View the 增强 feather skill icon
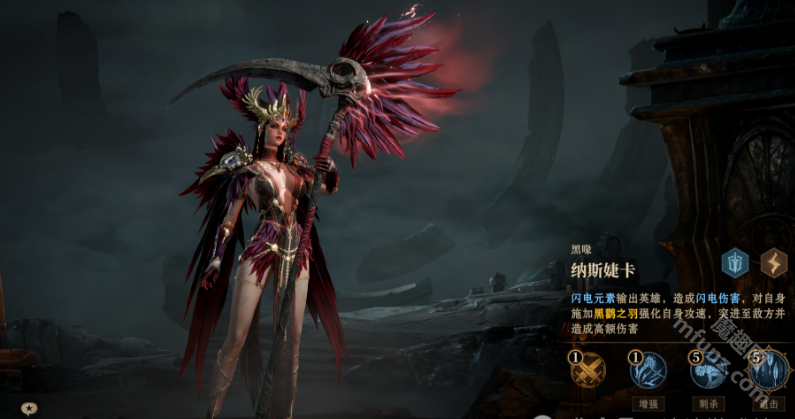 [x=648, y=371]
